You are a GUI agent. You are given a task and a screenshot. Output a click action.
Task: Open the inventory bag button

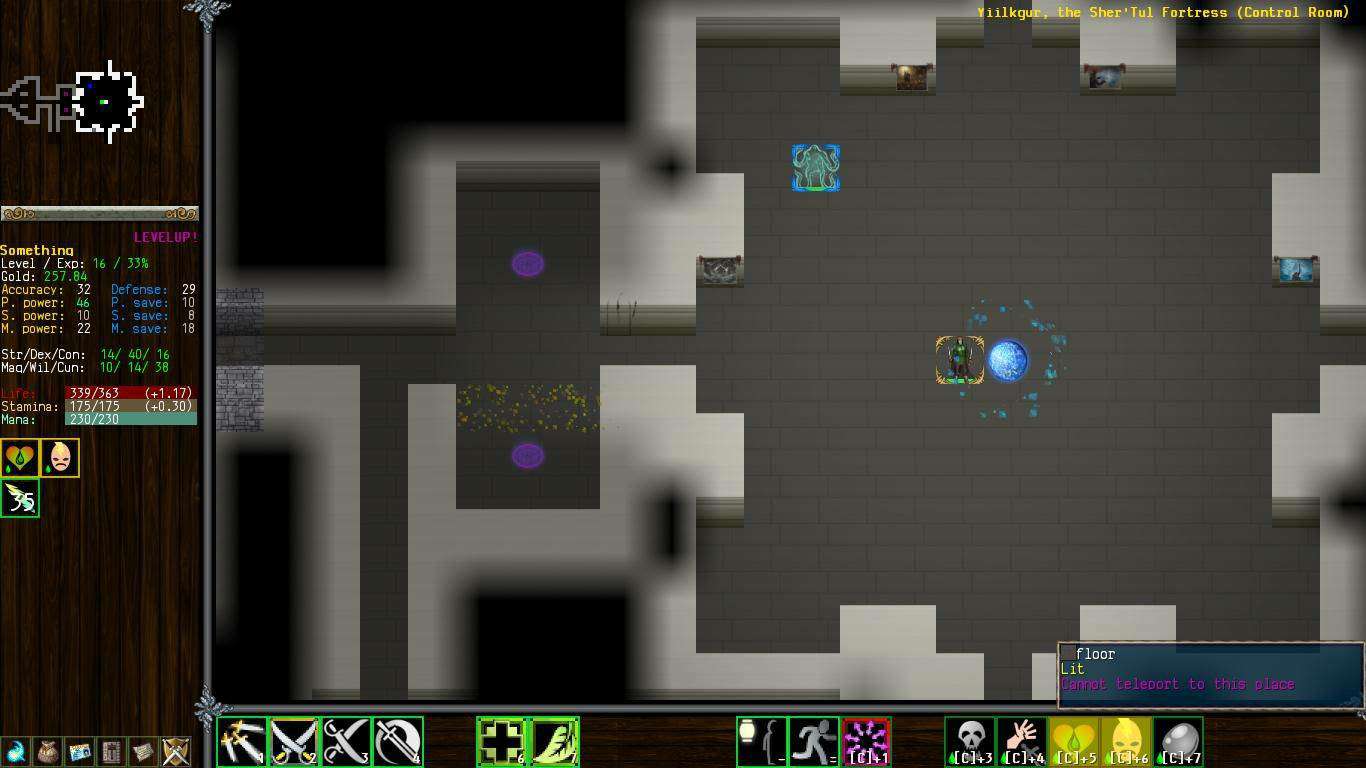pyautogui.click(x=47, y=751)
